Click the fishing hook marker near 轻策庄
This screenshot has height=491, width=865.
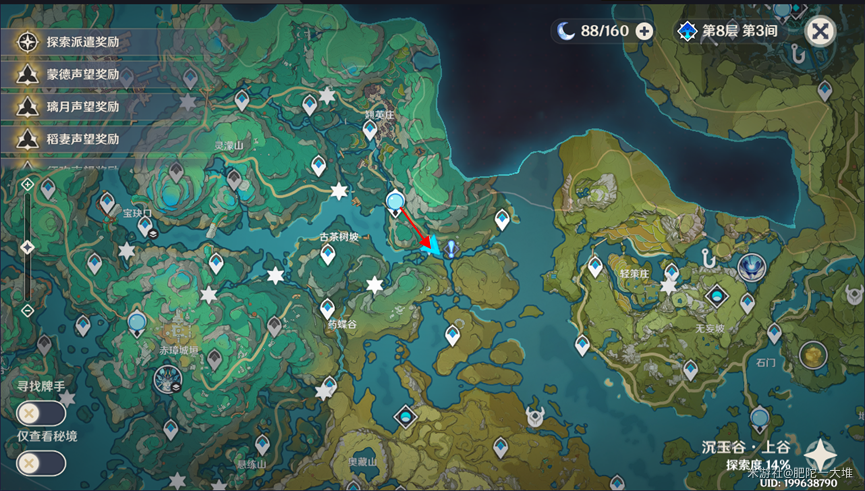712,258
